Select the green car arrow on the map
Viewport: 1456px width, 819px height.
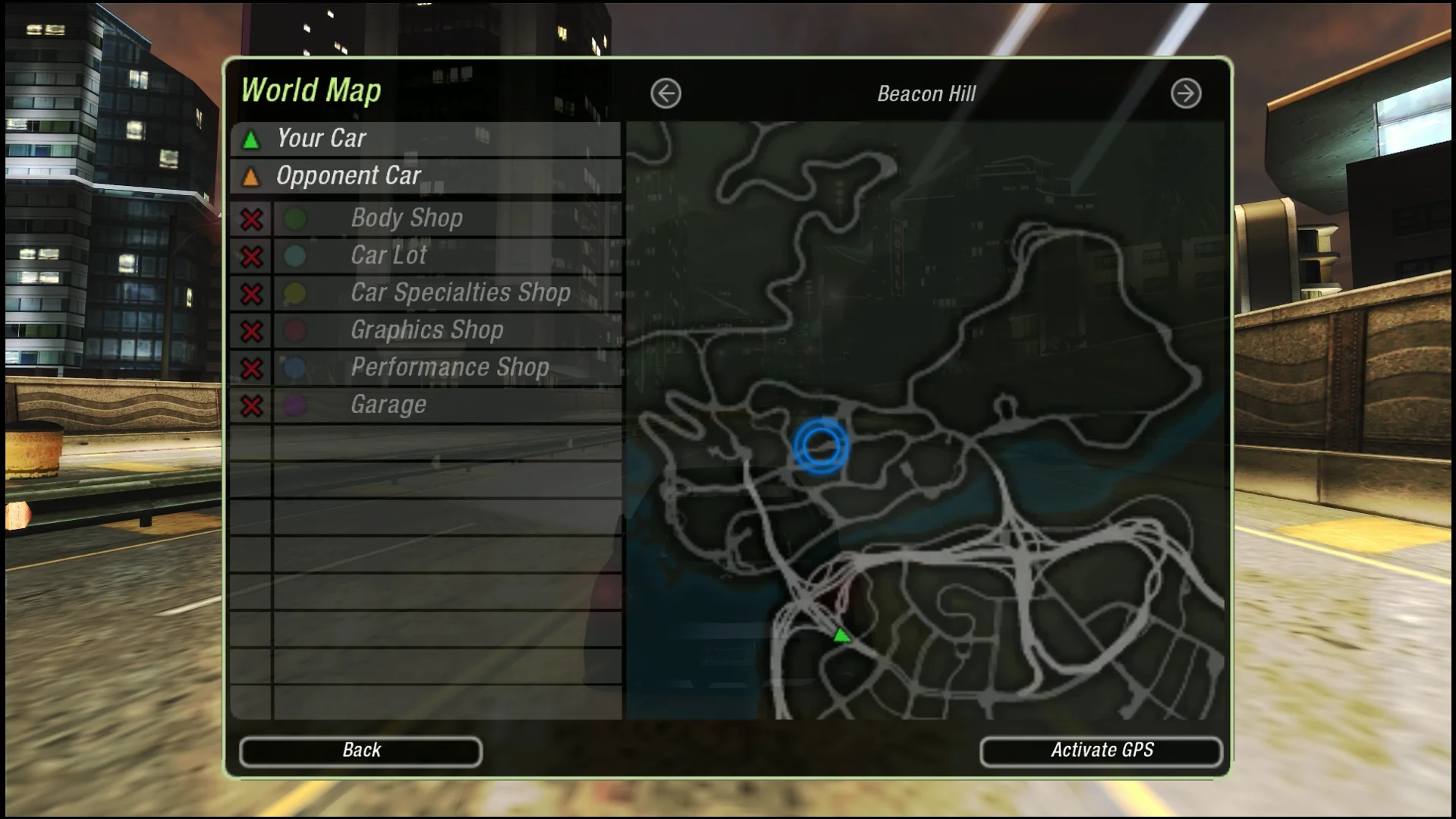tap(841, 635)
